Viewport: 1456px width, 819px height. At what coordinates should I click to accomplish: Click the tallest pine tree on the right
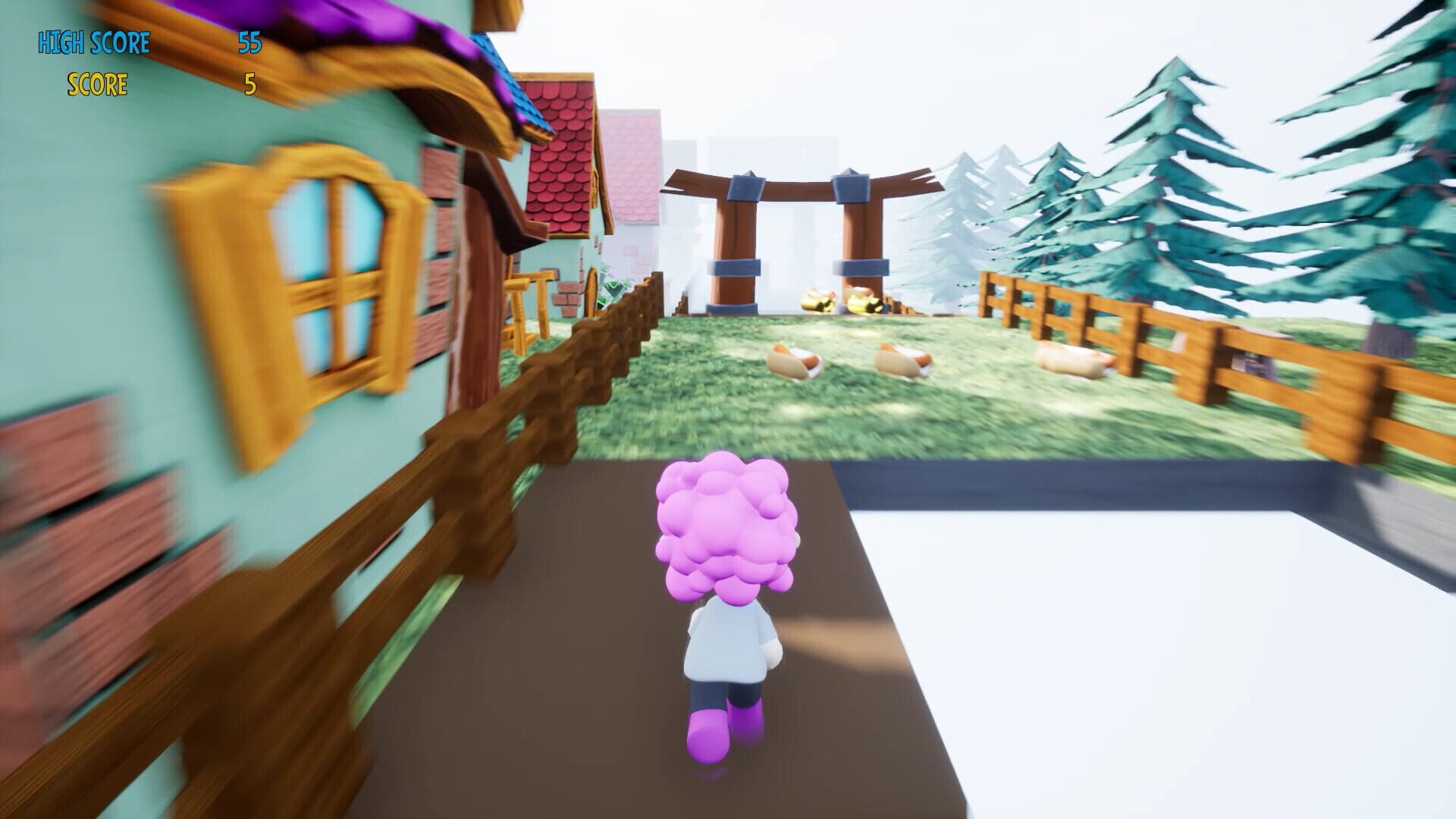point(1175,174)
